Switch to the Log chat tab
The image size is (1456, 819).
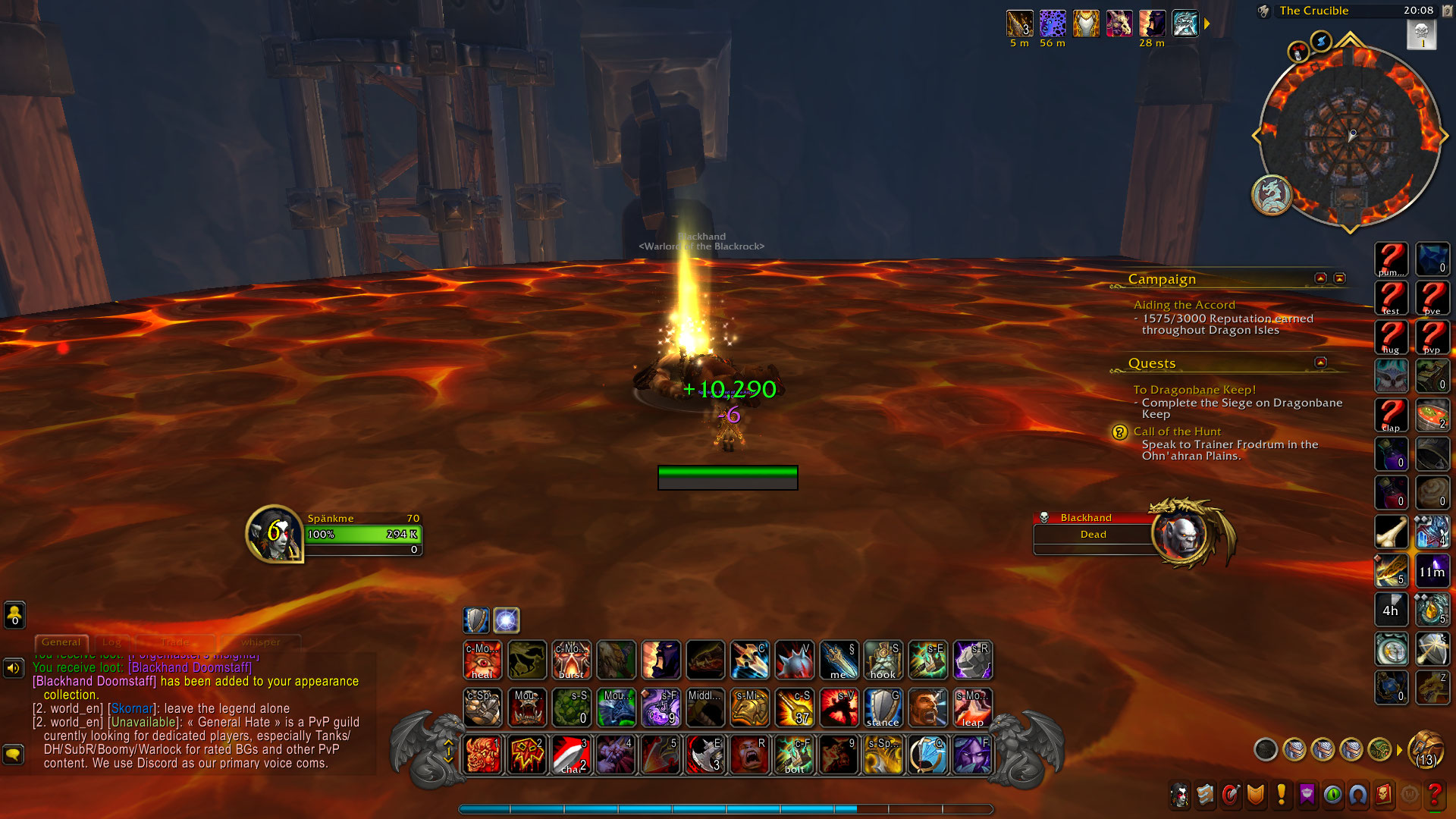point(111,642)
